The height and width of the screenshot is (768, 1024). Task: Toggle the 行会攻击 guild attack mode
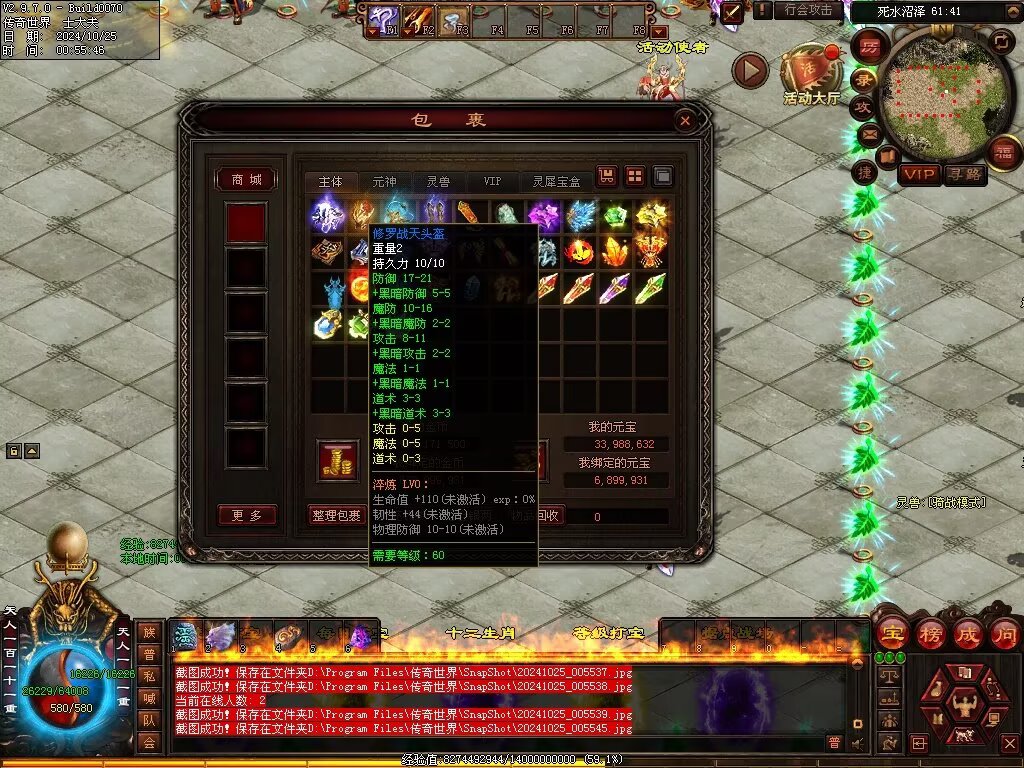(808, 10)
